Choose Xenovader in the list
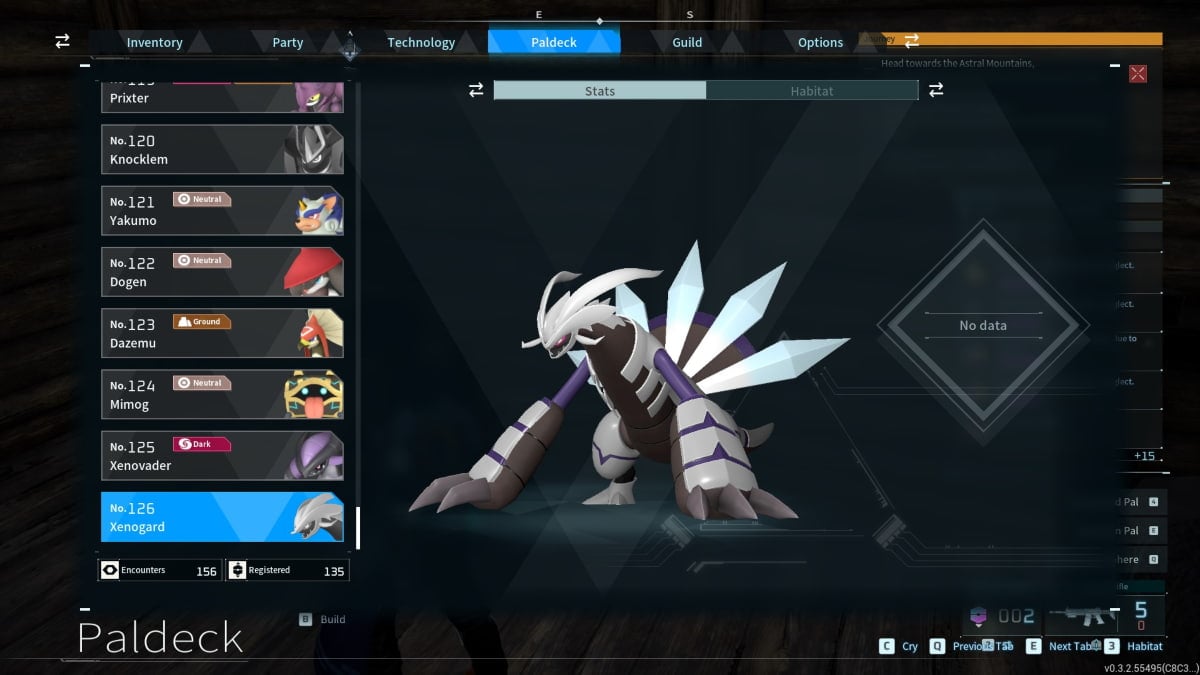This screenshot has width=1200, height=675. tap(222, 455)
